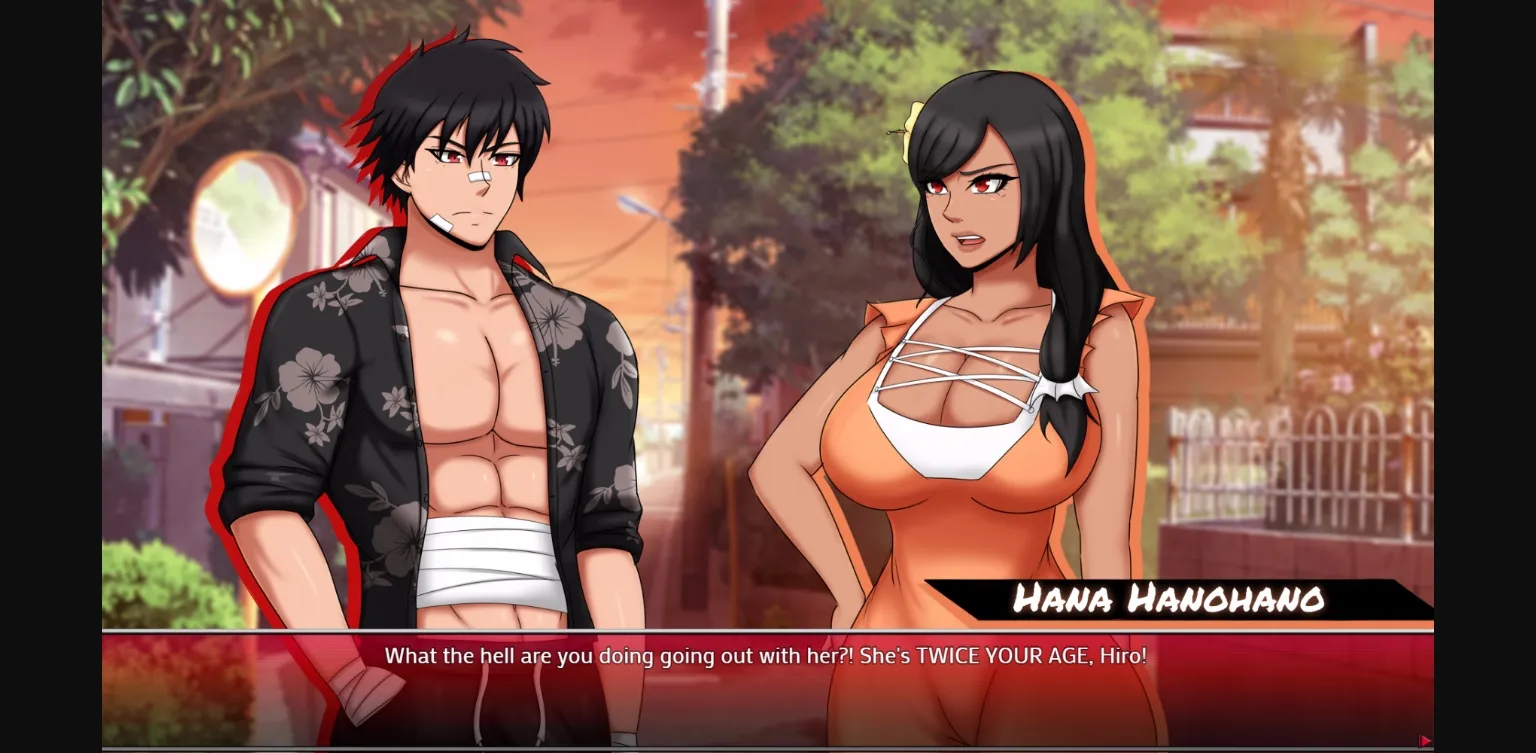Click the Hana Hanohano nameplate
The height and width of the screenshot is (753, 1536).
[x=1166, y=600]
